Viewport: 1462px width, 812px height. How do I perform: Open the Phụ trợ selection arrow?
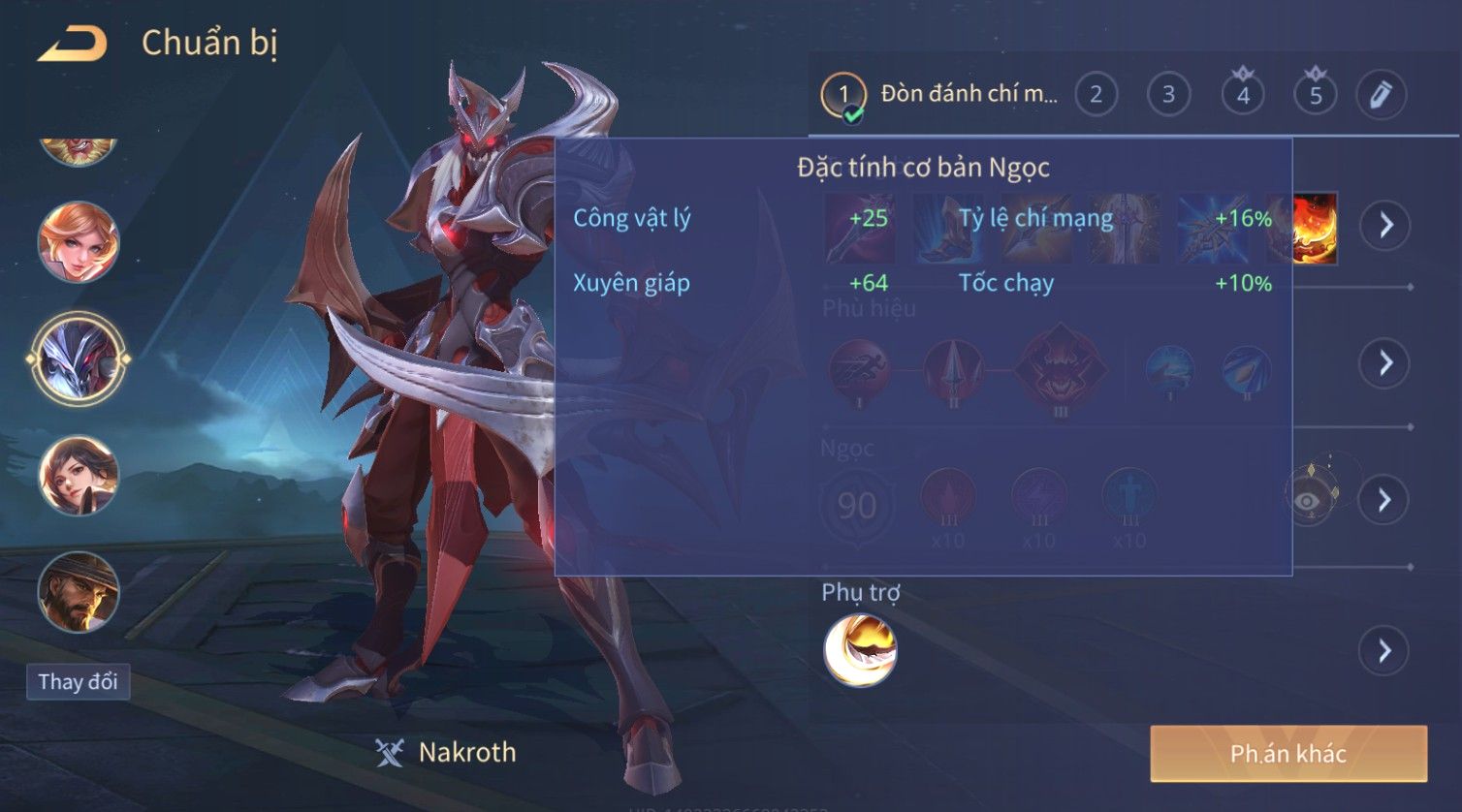point(1383,650)
